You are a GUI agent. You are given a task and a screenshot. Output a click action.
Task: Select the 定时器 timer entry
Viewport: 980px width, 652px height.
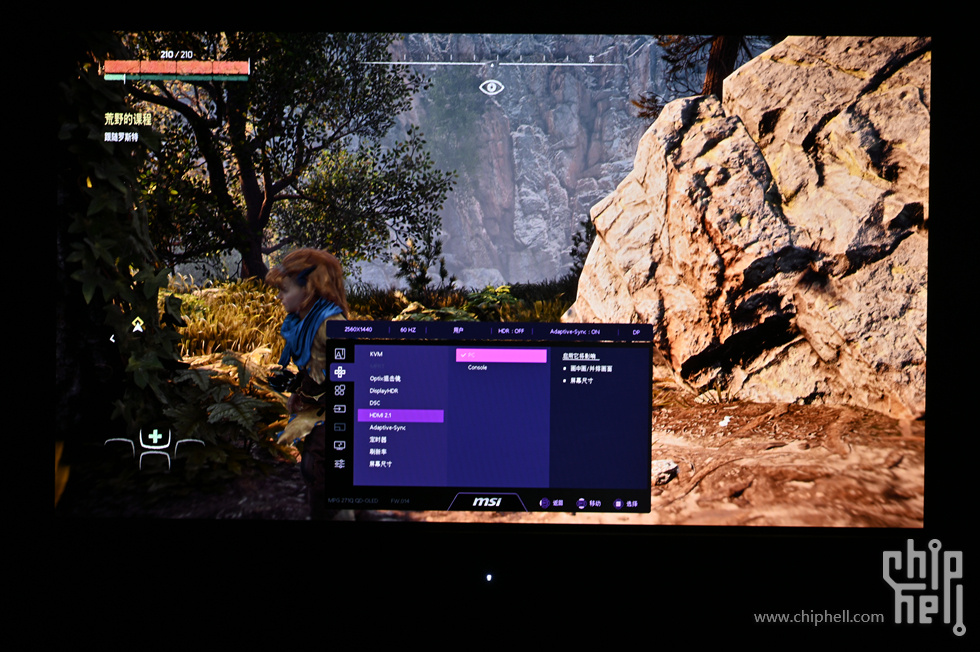coord(378,439)
